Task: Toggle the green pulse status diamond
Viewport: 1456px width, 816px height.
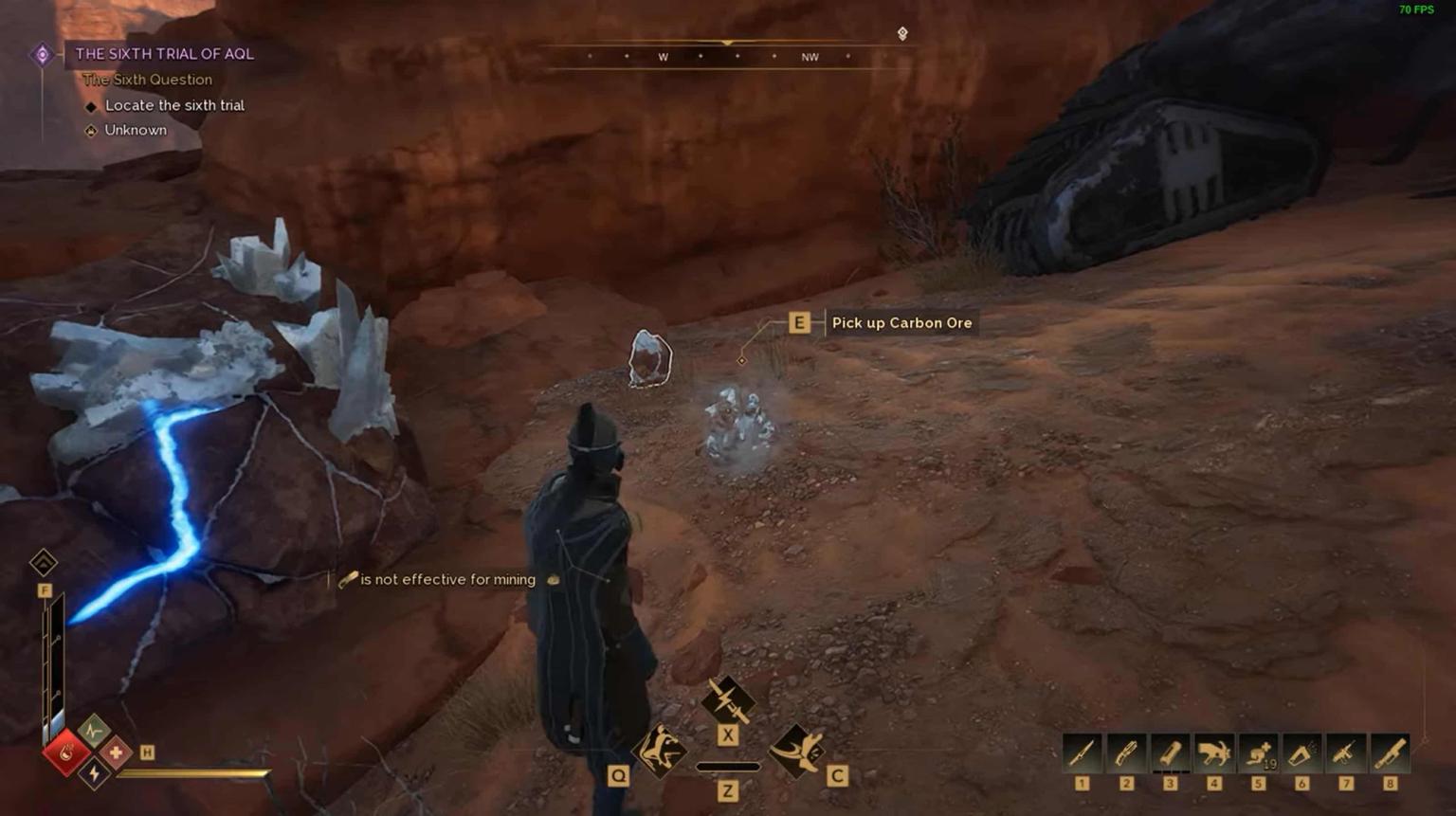Action: [x=96, y=732]
